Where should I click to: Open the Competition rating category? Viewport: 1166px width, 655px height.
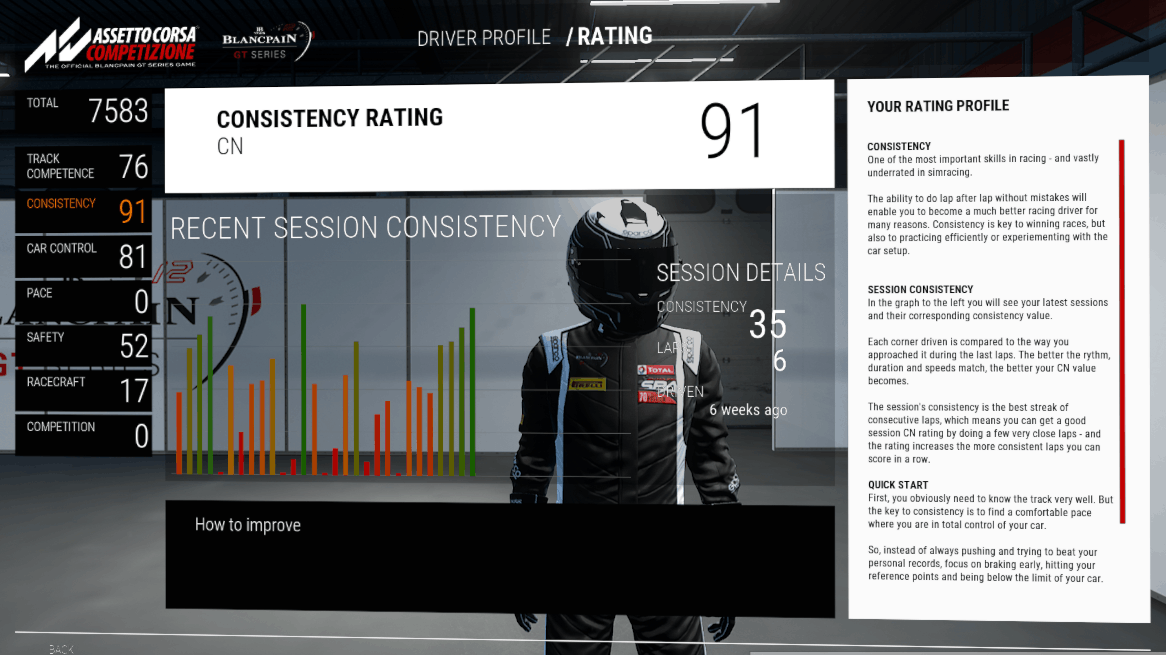pos(84,434)
